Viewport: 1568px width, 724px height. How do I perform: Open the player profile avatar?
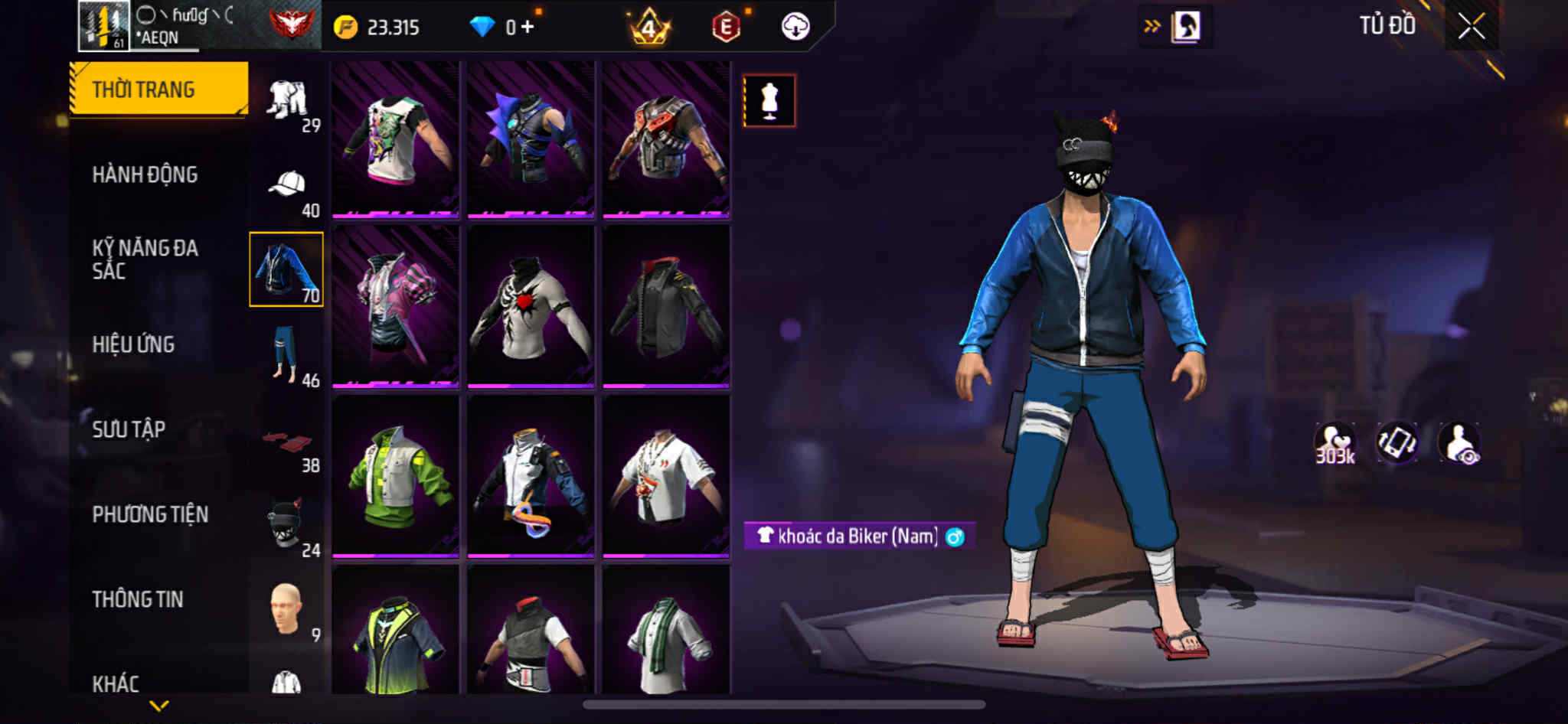[x=103, y=26]
